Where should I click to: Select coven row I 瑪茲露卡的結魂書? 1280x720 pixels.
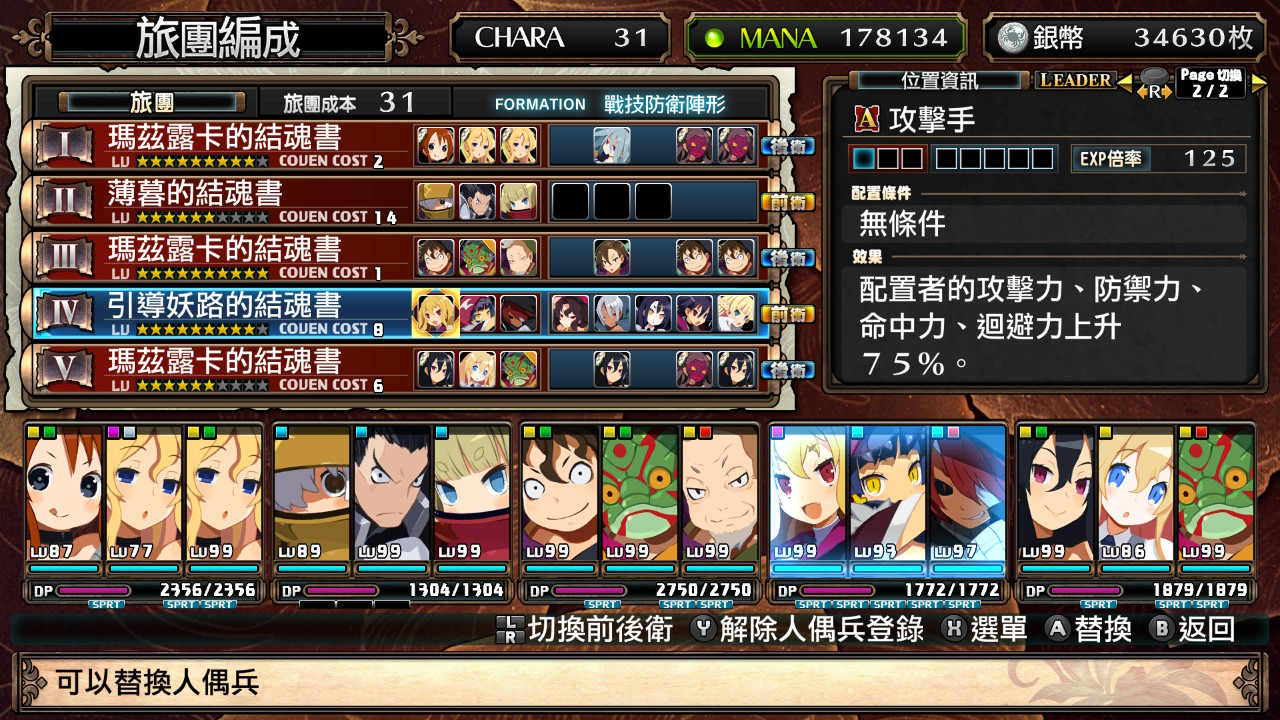(225, 145)
